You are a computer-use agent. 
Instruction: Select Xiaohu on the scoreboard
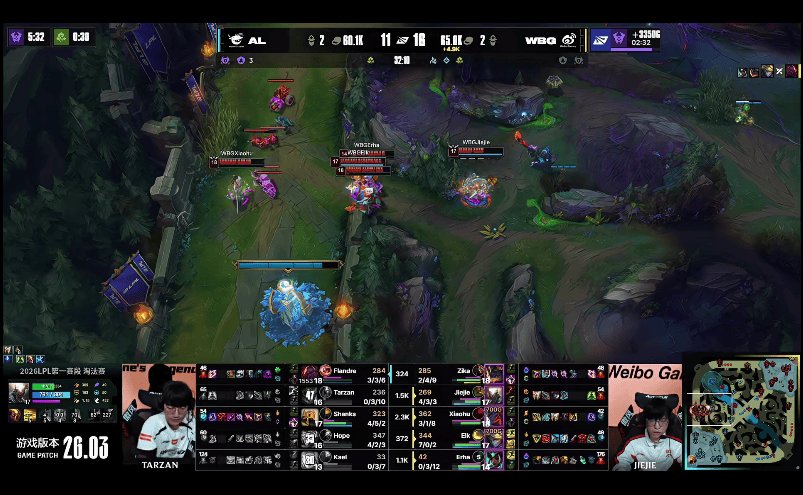click(460, 415)
